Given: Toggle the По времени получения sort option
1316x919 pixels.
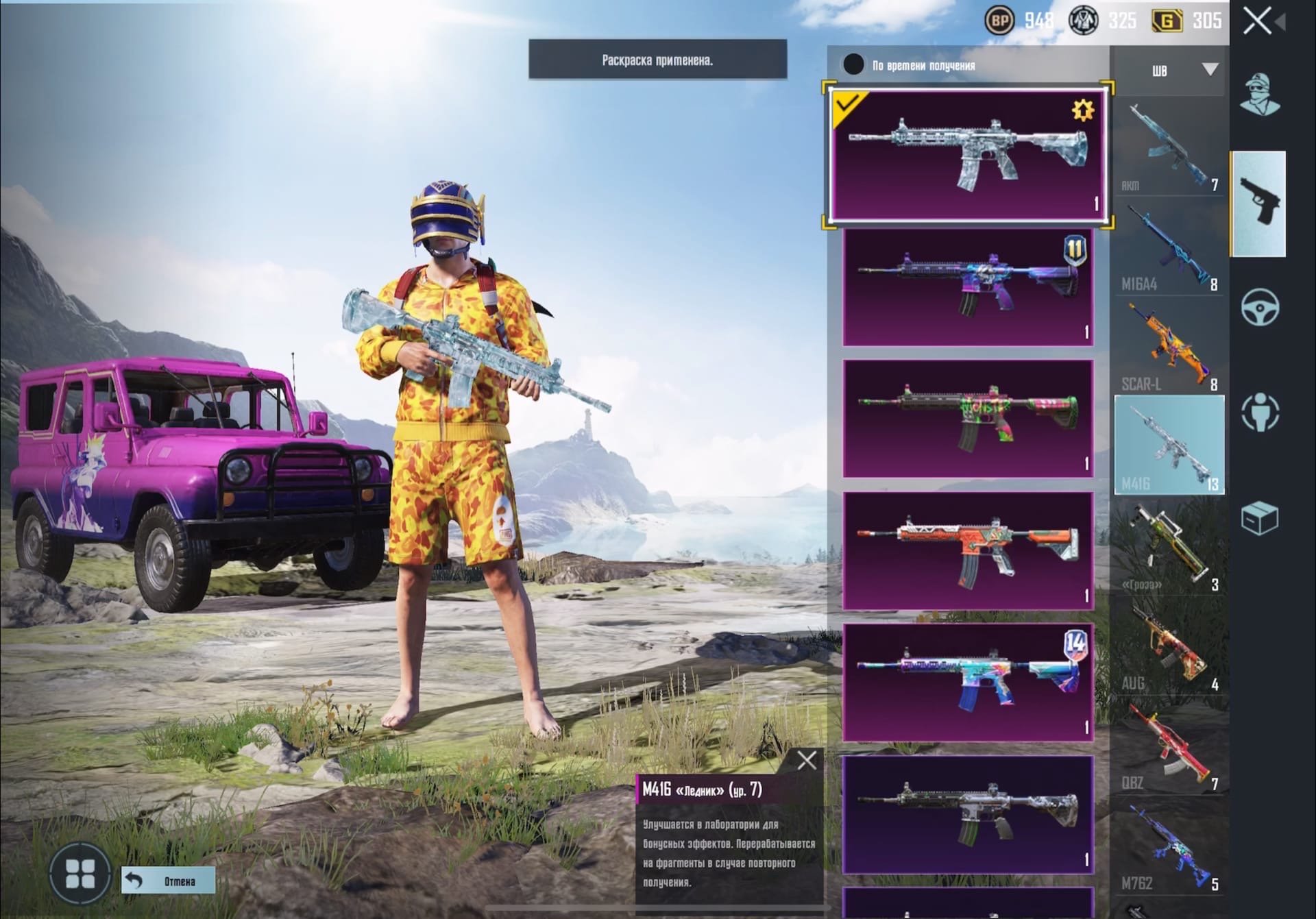Looking at the screenshot, I should pyautogui.click(x=853, y=64).
